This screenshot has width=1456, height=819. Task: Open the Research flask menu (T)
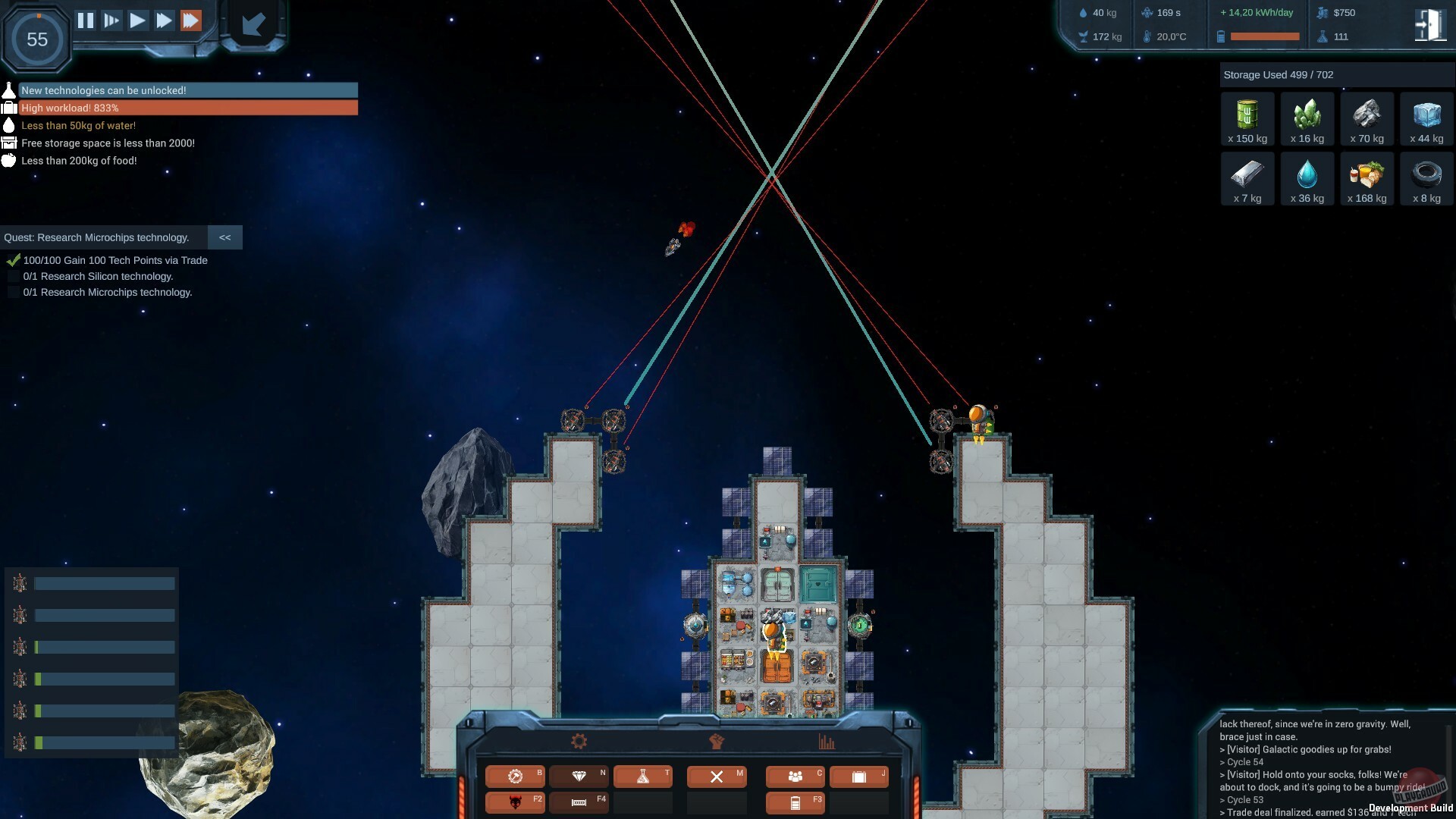tap(643, 777)
